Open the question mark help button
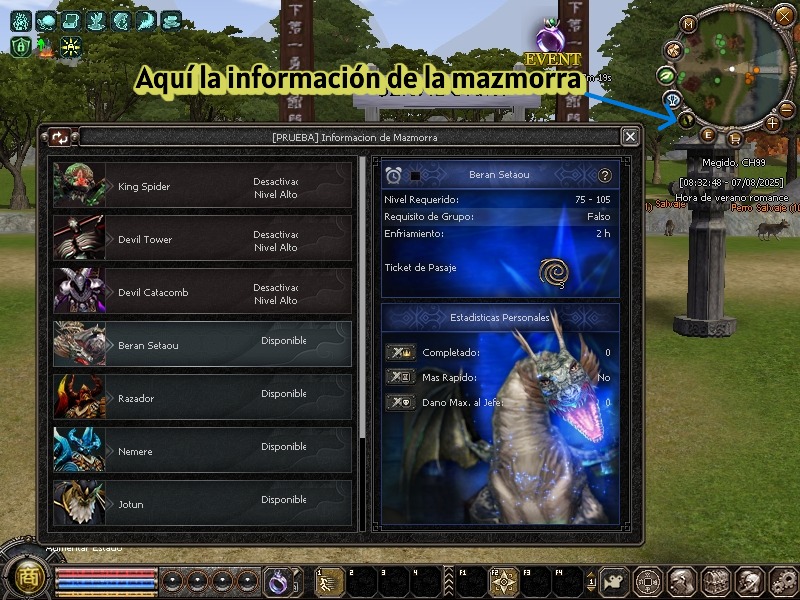Screen dimensions: 800x600 click(x=604, y=176)
